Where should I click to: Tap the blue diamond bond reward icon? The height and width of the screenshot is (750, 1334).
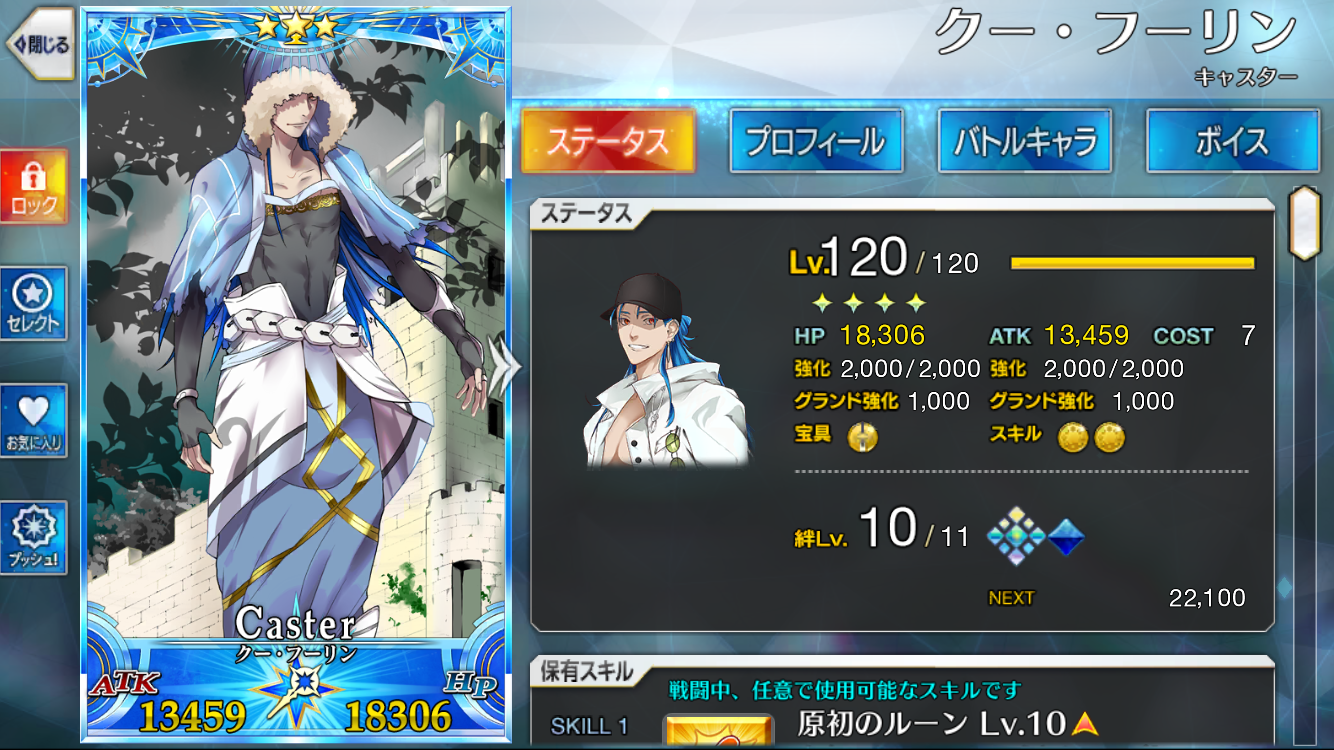(x=1066, y=538)
